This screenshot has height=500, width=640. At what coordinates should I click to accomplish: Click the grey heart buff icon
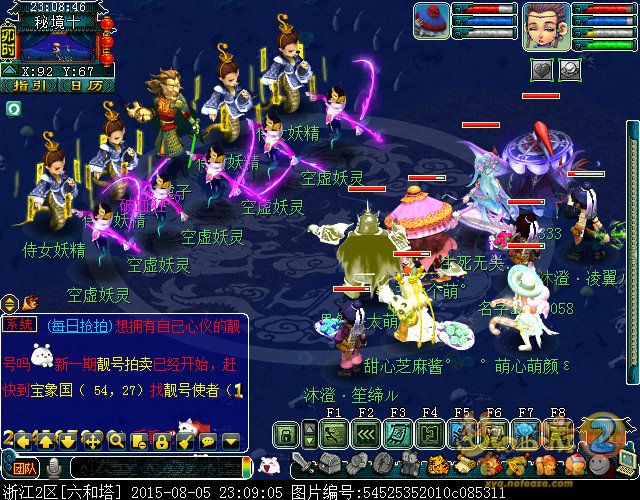542,69
